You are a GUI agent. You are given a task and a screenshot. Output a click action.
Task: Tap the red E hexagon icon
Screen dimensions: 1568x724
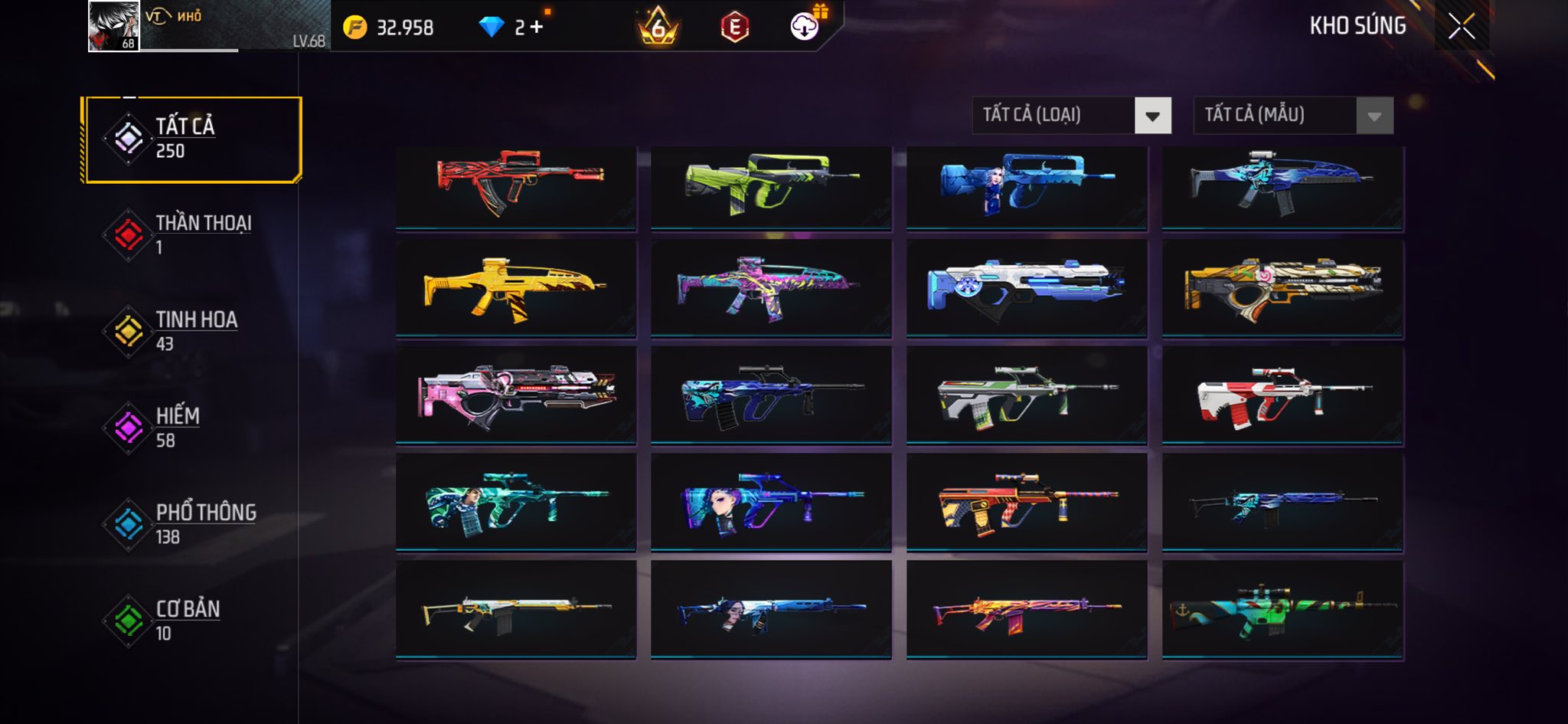(734, 28)
